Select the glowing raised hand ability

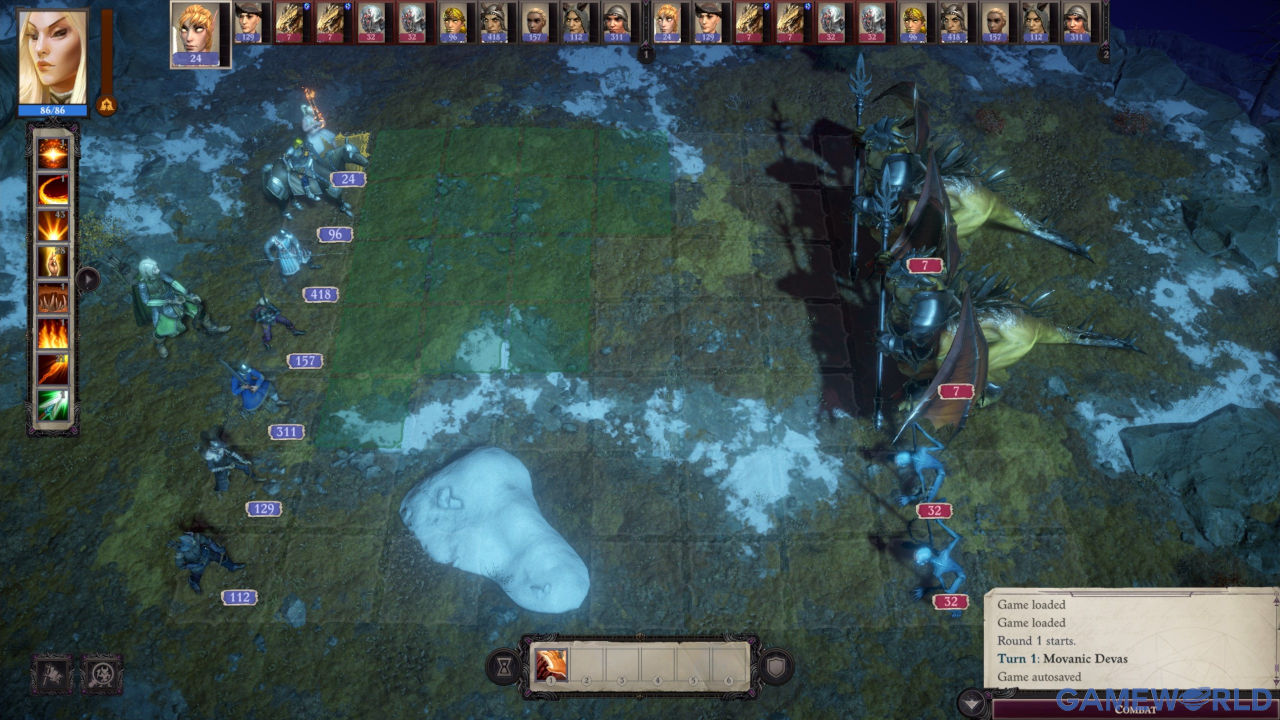pyautogui.click(x=53, y=261)
